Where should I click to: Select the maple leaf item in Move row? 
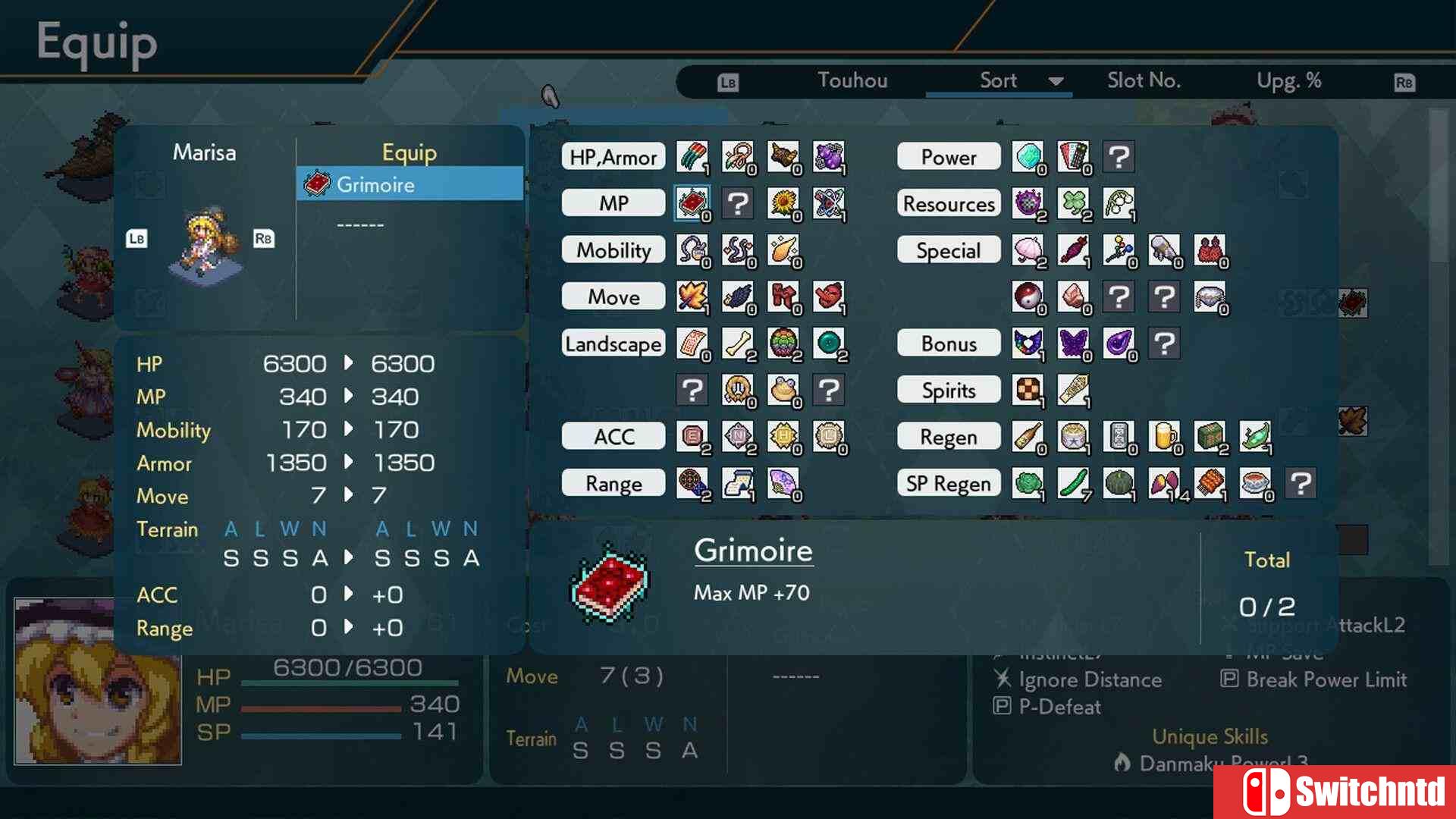692,297
